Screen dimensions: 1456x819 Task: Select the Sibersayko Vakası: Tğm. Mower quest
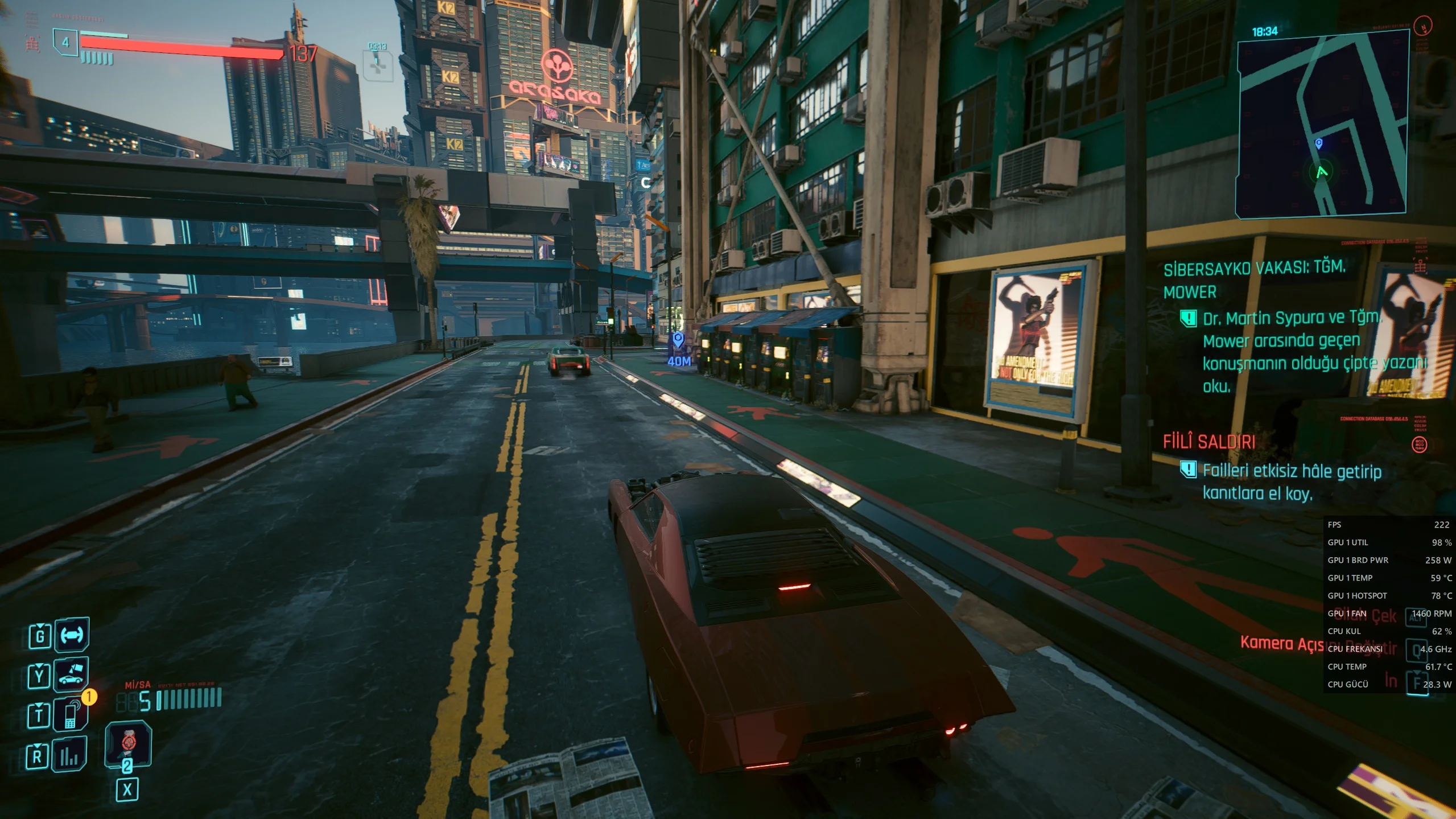[1254, 279]
